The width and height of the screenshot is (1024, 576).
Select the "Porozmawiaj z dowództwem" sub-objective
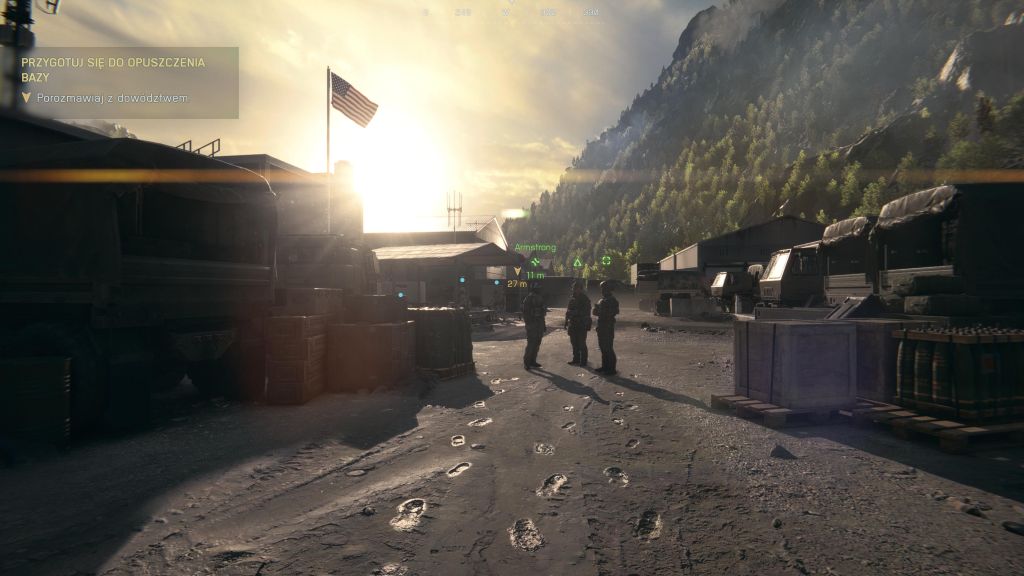(112, 98)
